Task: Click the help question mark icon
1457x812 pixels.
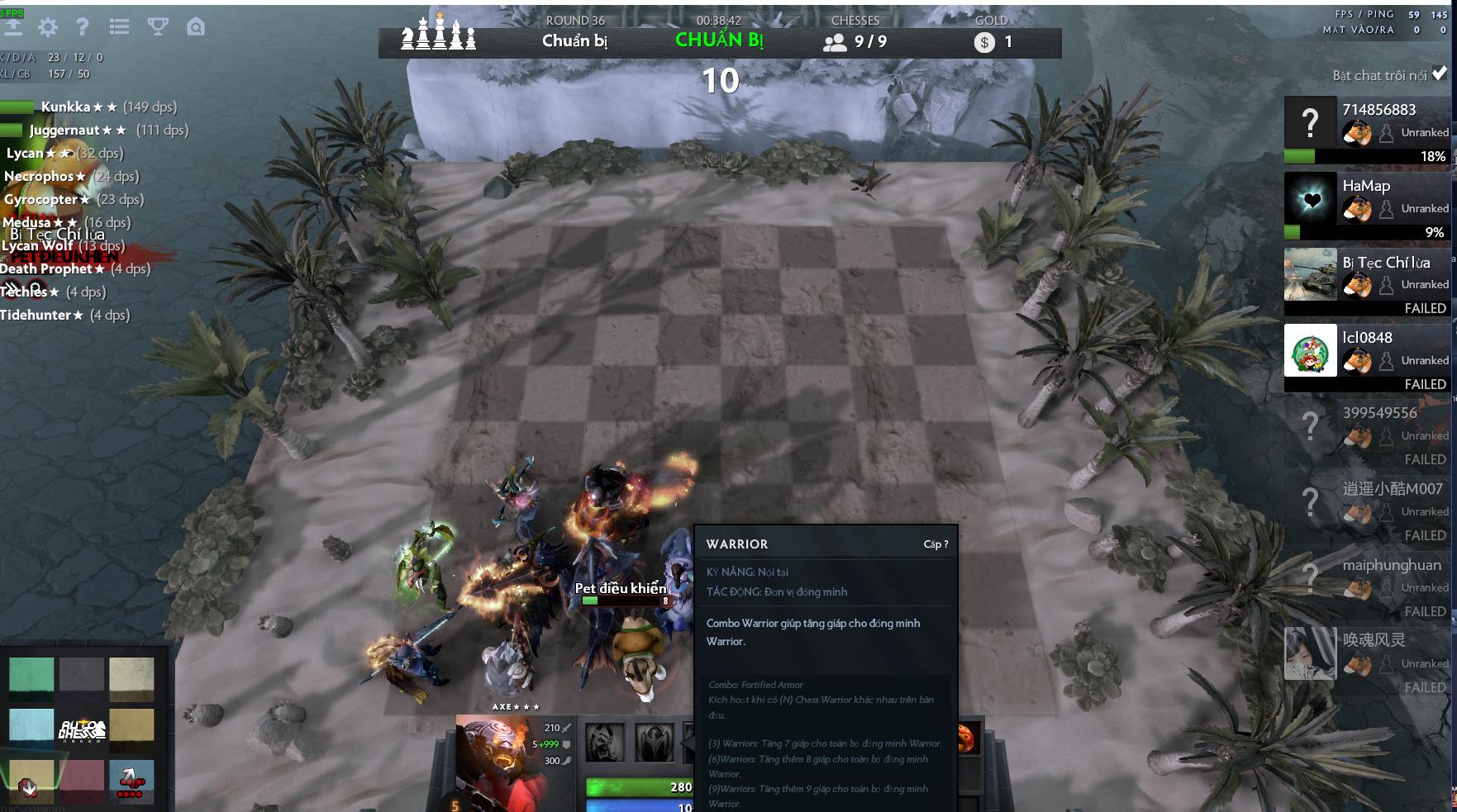Action: click(x=80, y=27)
